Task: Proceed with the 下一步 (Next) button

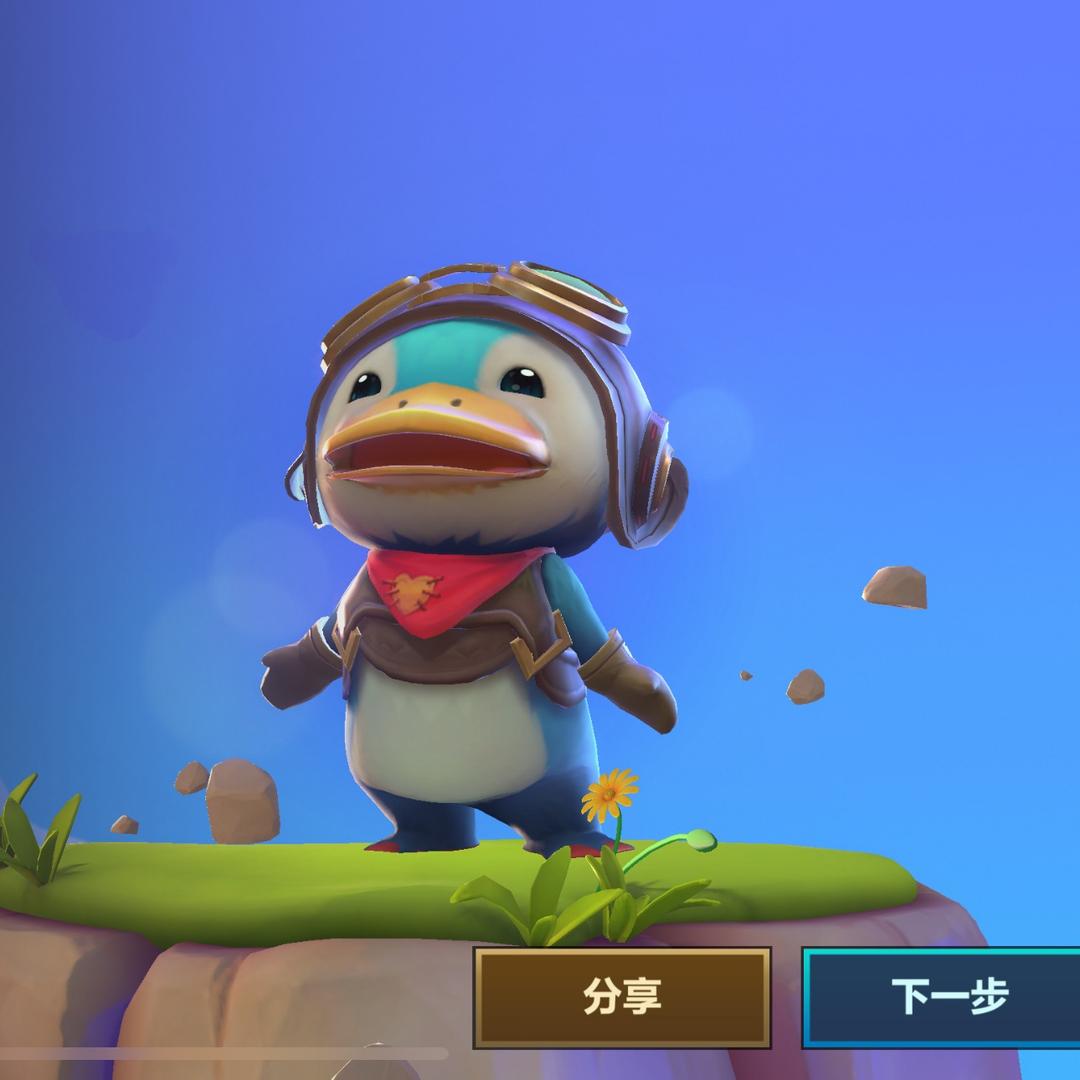Action: tap(945, 997)
